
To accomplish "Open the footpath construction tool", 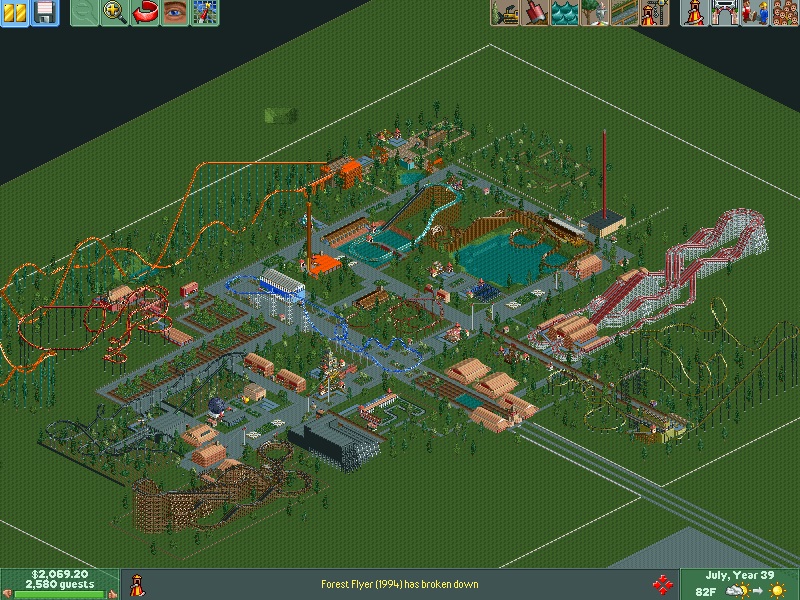I will [x=625, y=13].
